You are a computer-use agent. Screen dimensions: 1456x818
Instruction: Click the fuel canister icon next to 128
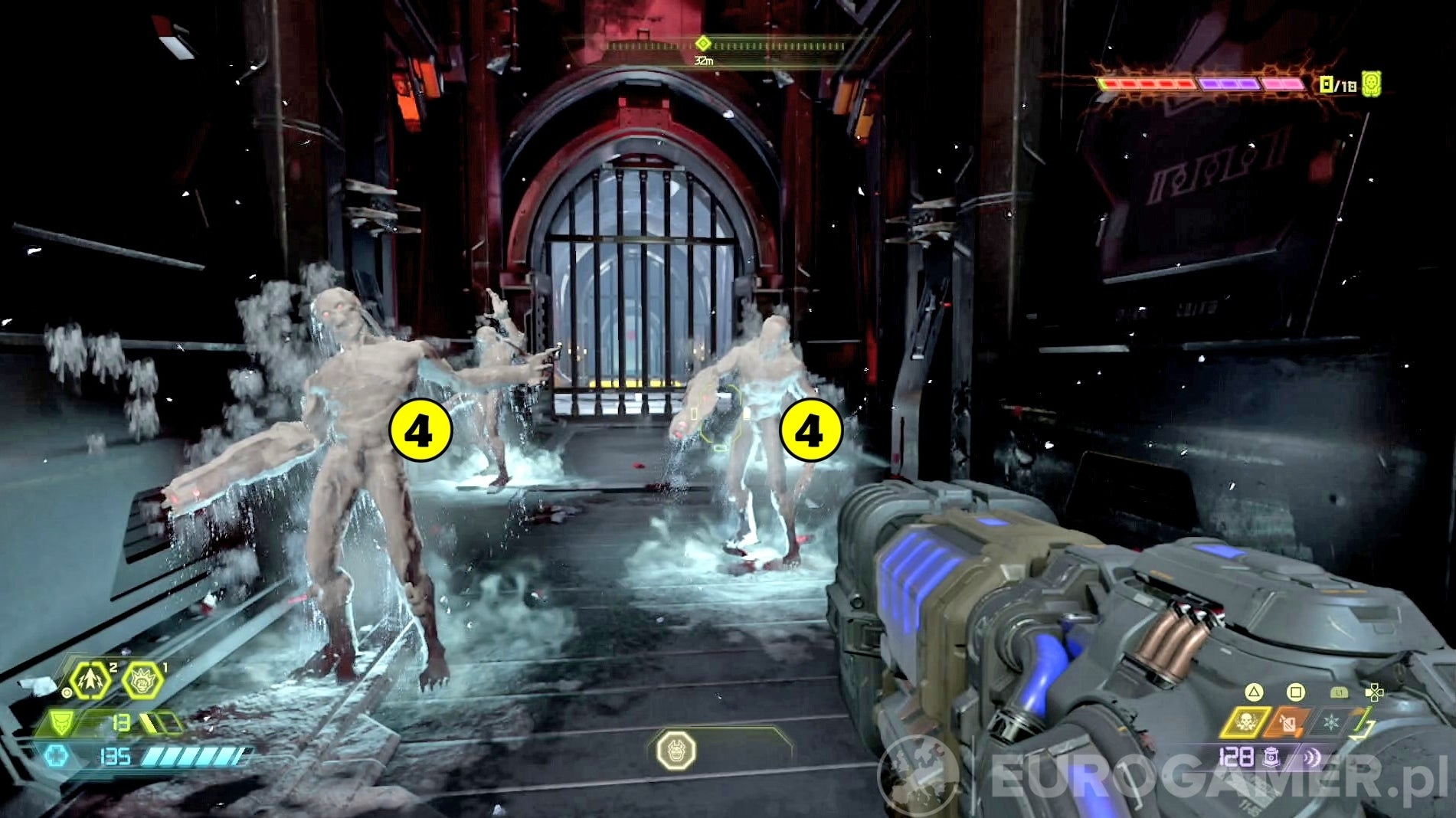pyautogui.click(x=1270, y=757)
